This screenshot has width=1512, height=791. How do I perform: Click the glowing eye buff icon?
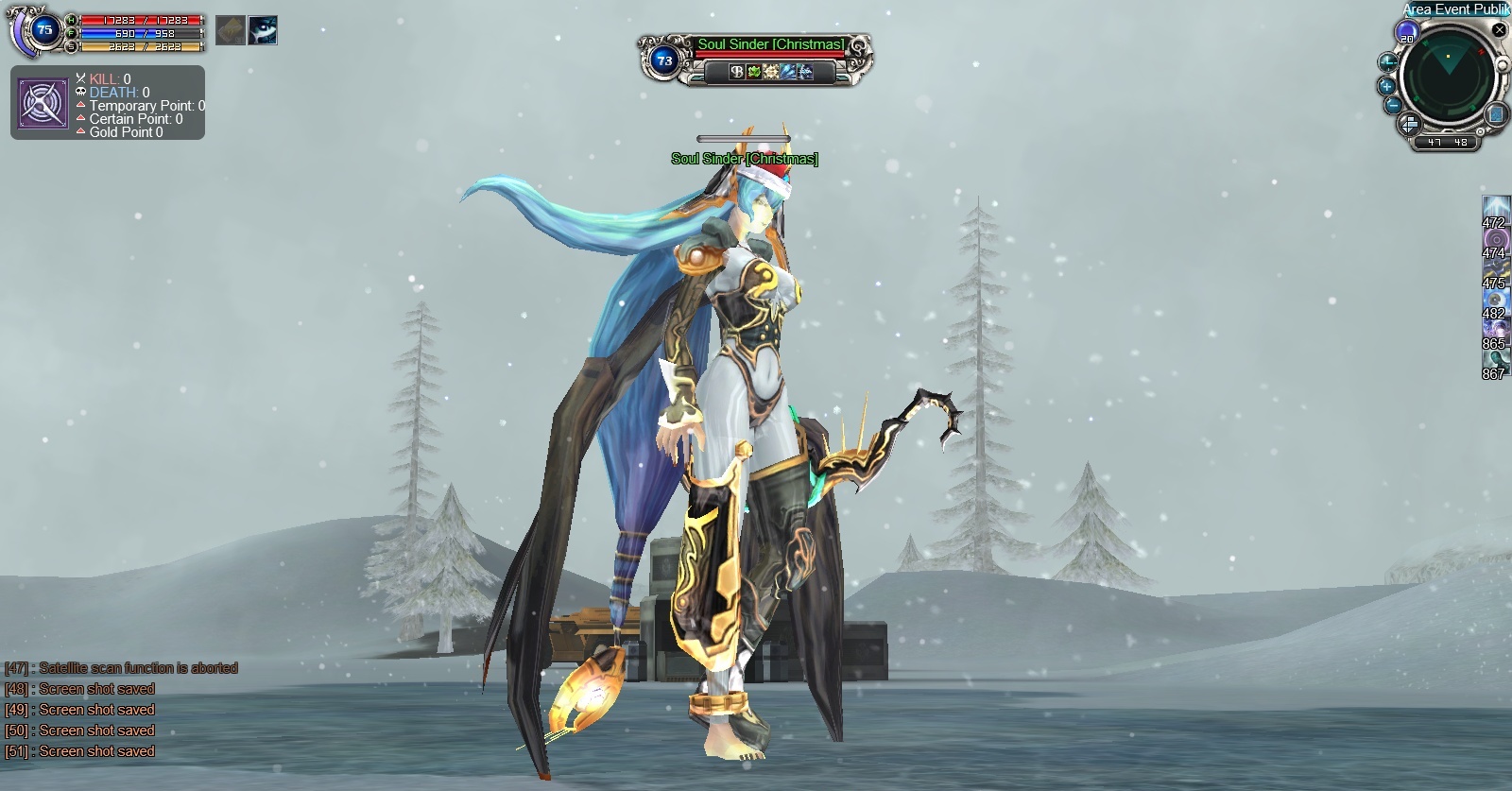pyautogui.click(x=263, y=30)
